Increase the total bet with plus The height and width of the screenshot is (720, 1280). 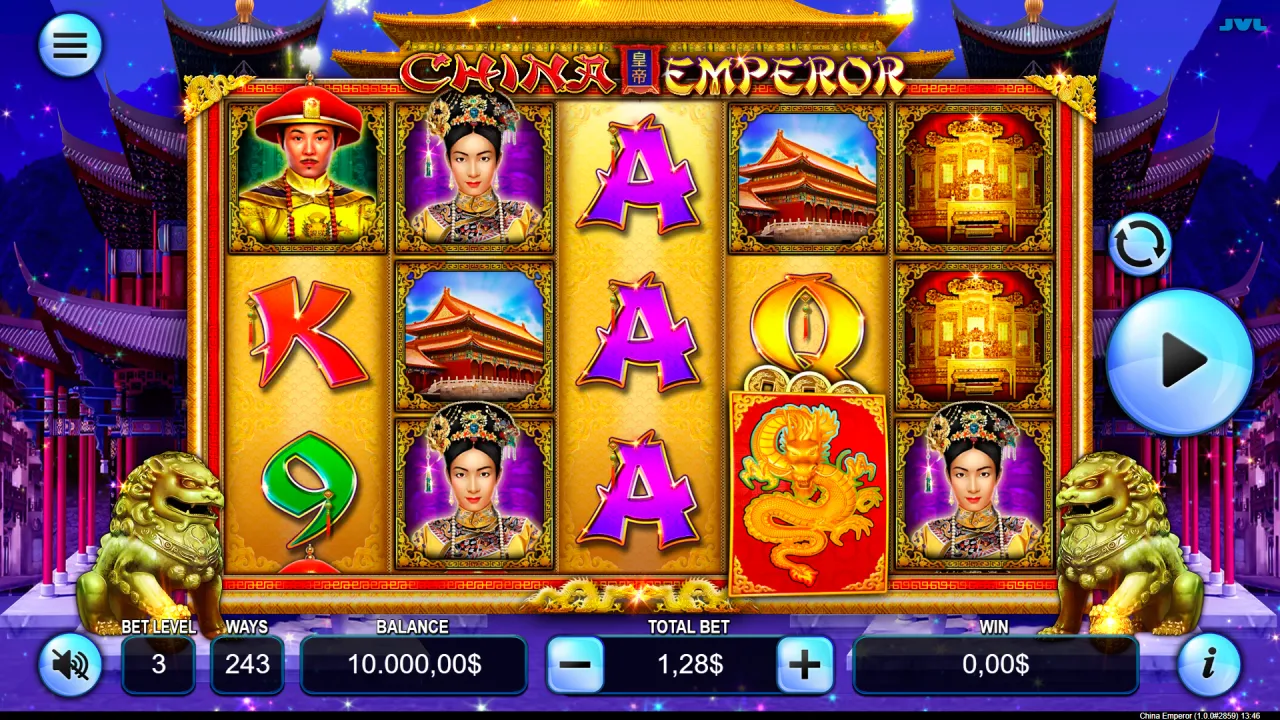click(806, 664)
